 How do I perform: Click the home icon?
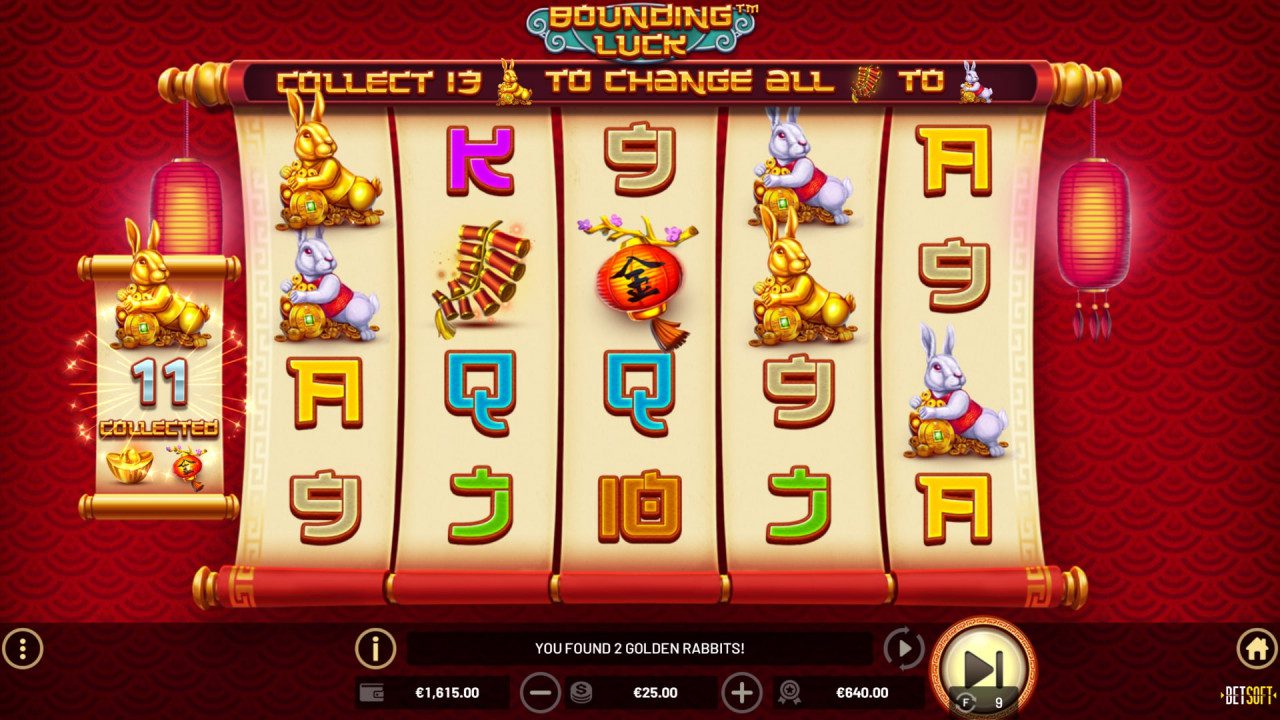[1258, 649]
